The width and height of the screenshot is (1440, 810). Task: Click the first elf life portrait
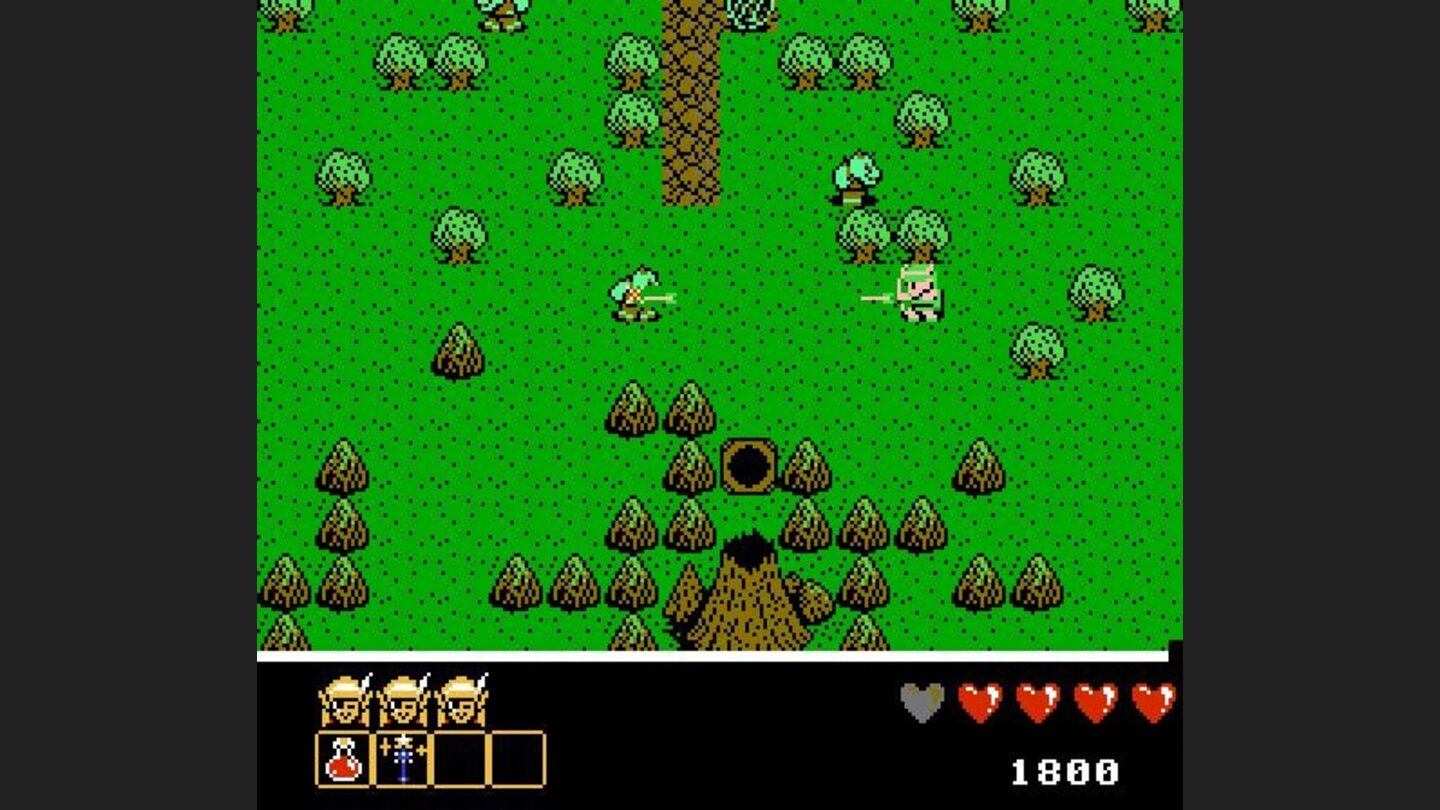[342, 701]
